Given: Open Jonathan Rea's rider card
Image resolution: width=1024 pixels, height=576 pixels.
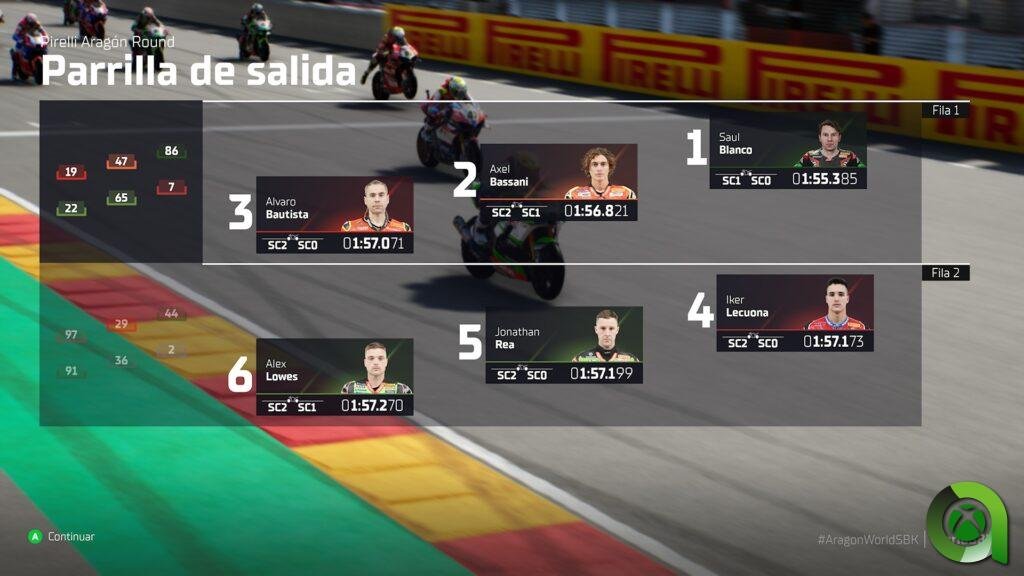Looking at the screenshot, I should click(564, 345).
